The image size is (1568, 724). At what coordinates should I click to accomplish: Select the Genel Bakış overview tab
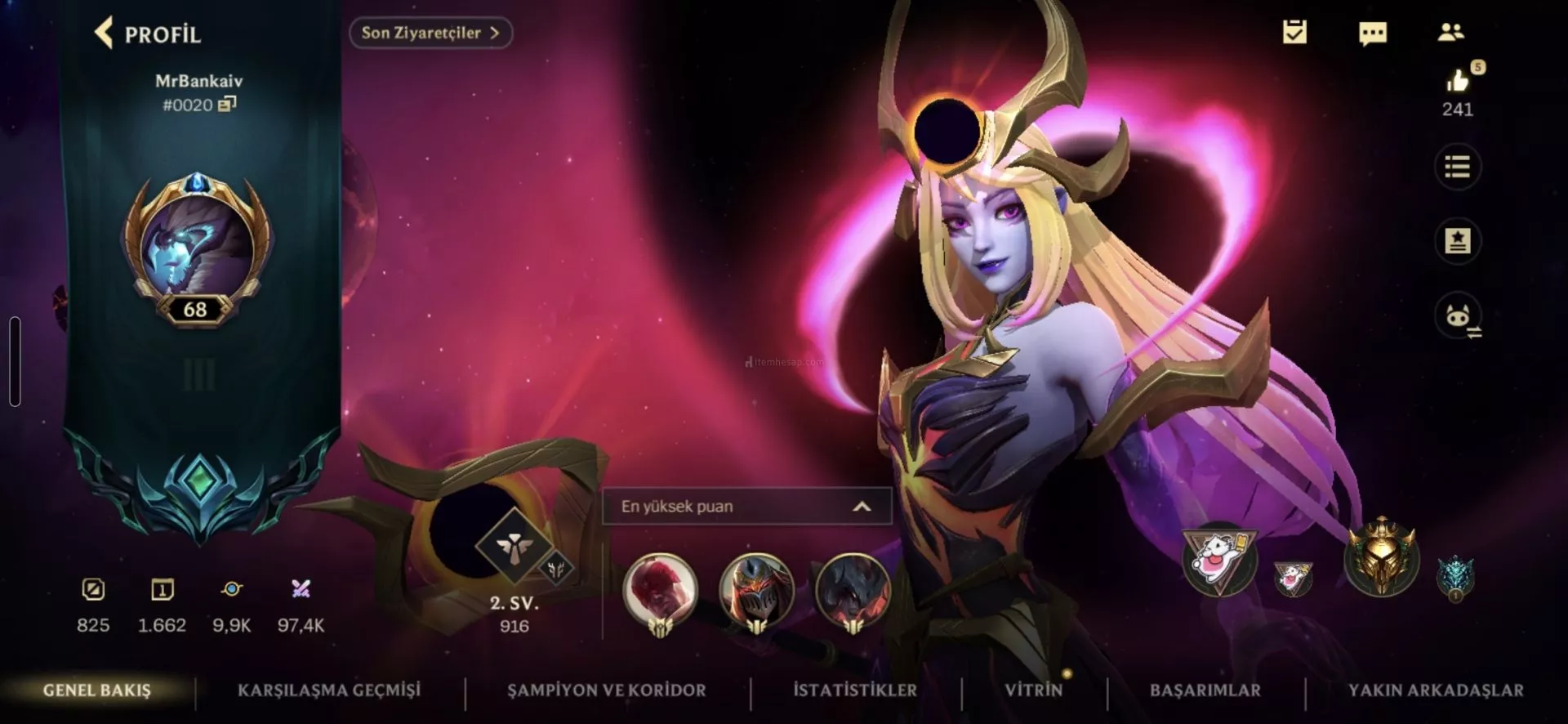click(97, 690)
